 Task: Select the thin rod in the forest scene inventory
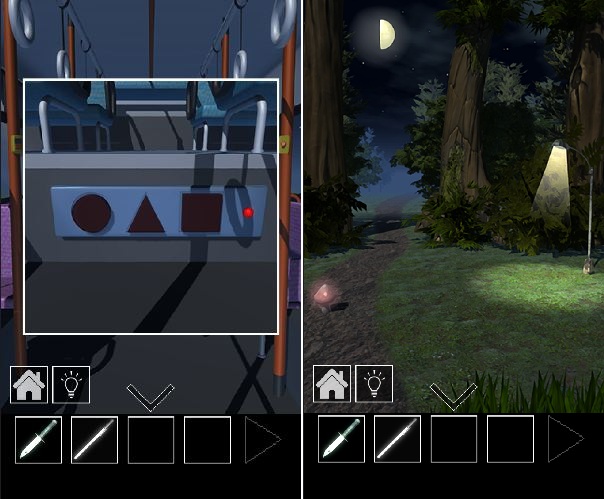point(398,440)
